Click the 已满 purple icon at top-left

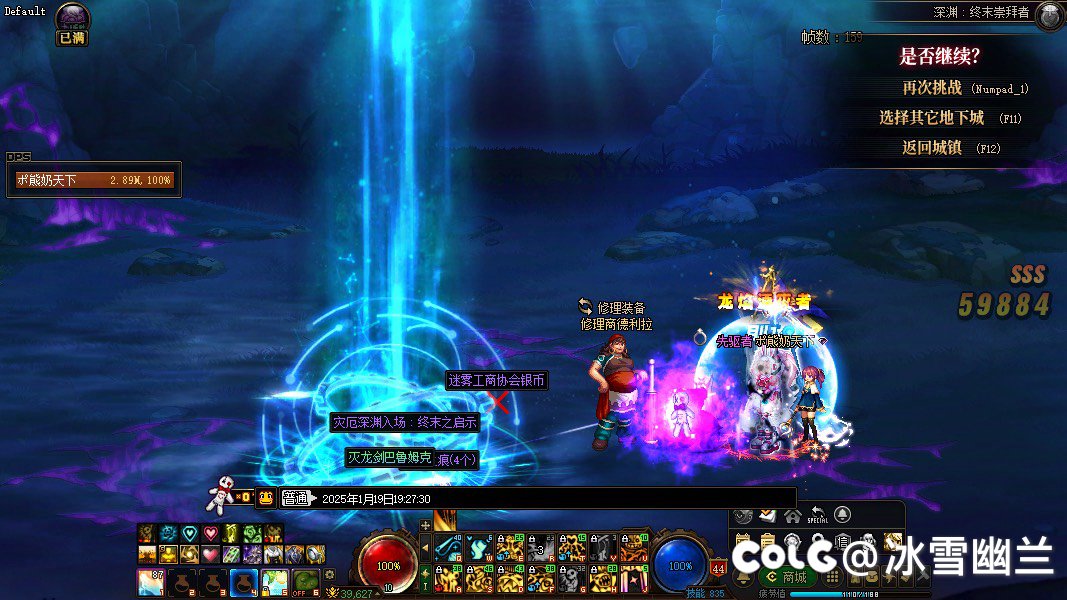pos(72,17)
